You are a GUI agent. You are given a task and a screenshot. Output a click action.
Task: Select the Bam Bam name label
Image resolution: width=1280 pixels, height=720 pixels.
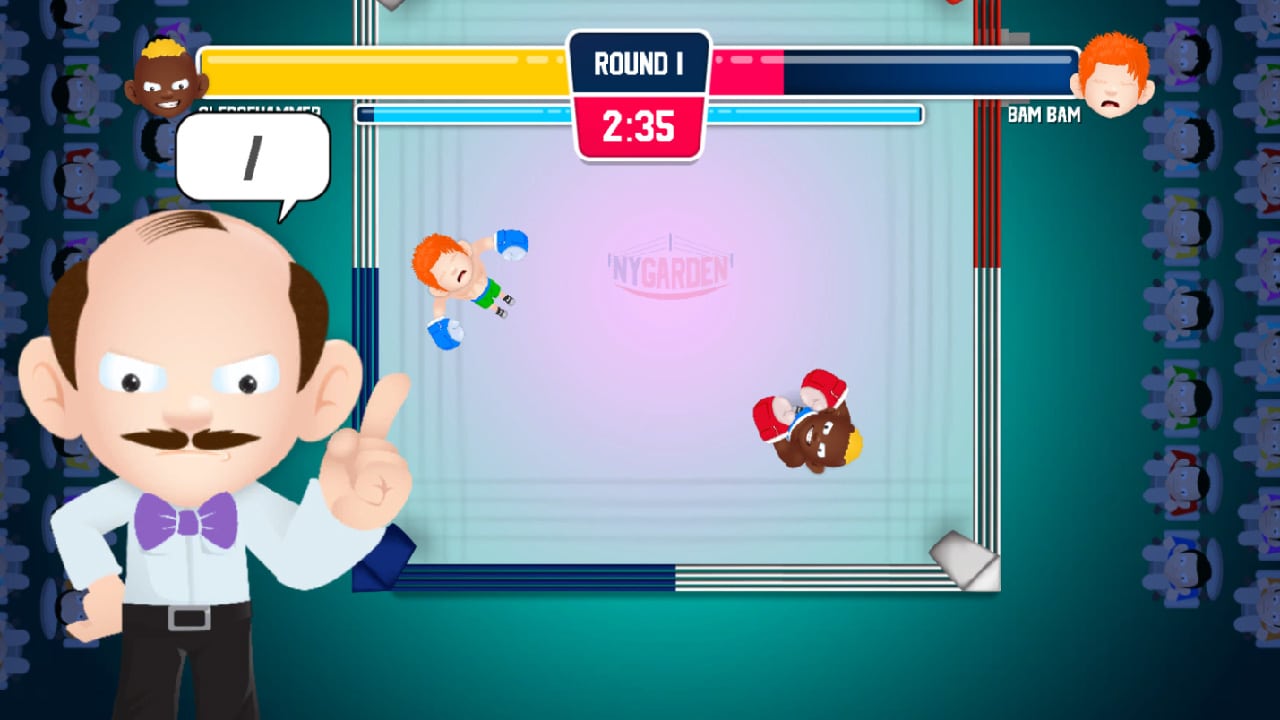[1045, 115]
